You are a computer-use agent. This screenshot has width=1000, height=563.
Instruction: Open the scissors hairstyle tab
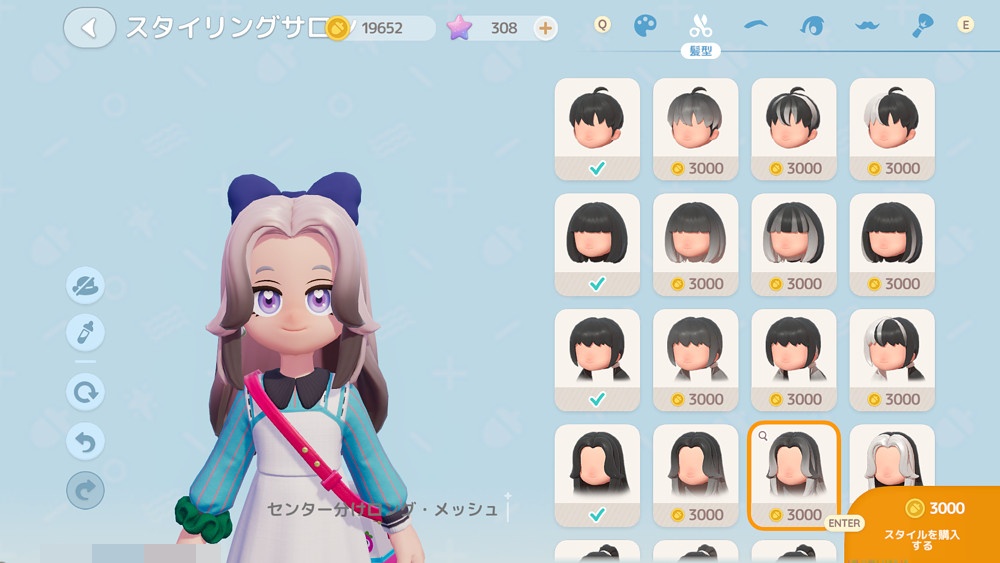pyautogui.click(x=700, y=26)
